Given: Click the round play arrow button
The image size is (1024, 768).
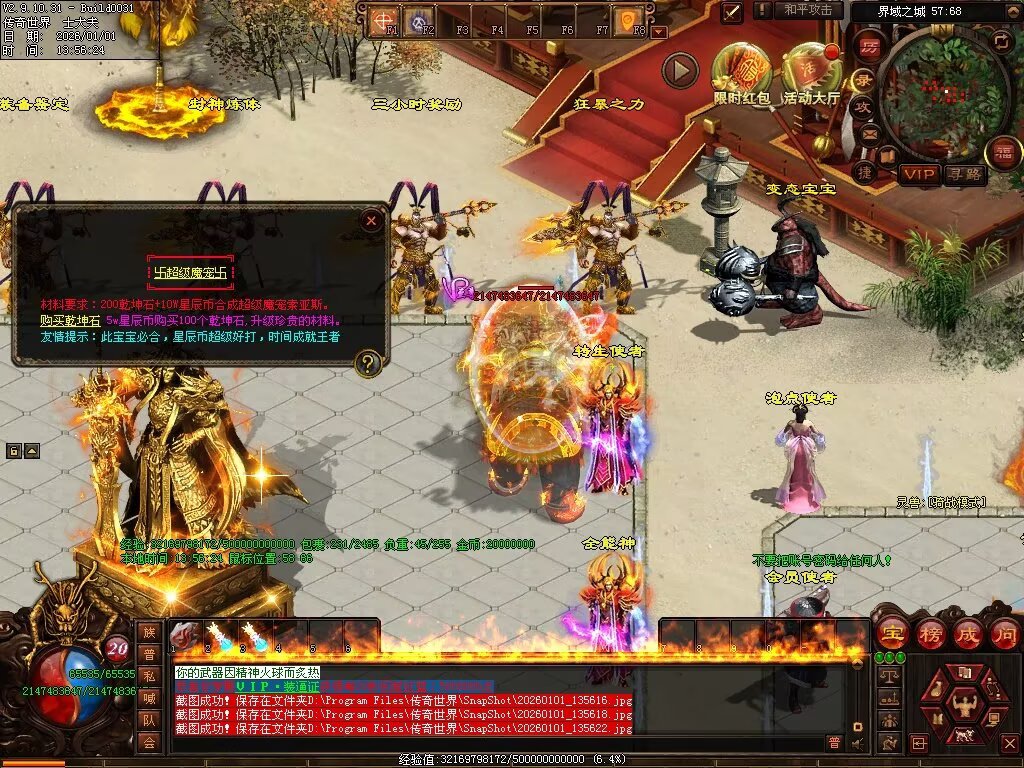Looking at the screenshot, I should pyautogui.click(x=680, y=70).
